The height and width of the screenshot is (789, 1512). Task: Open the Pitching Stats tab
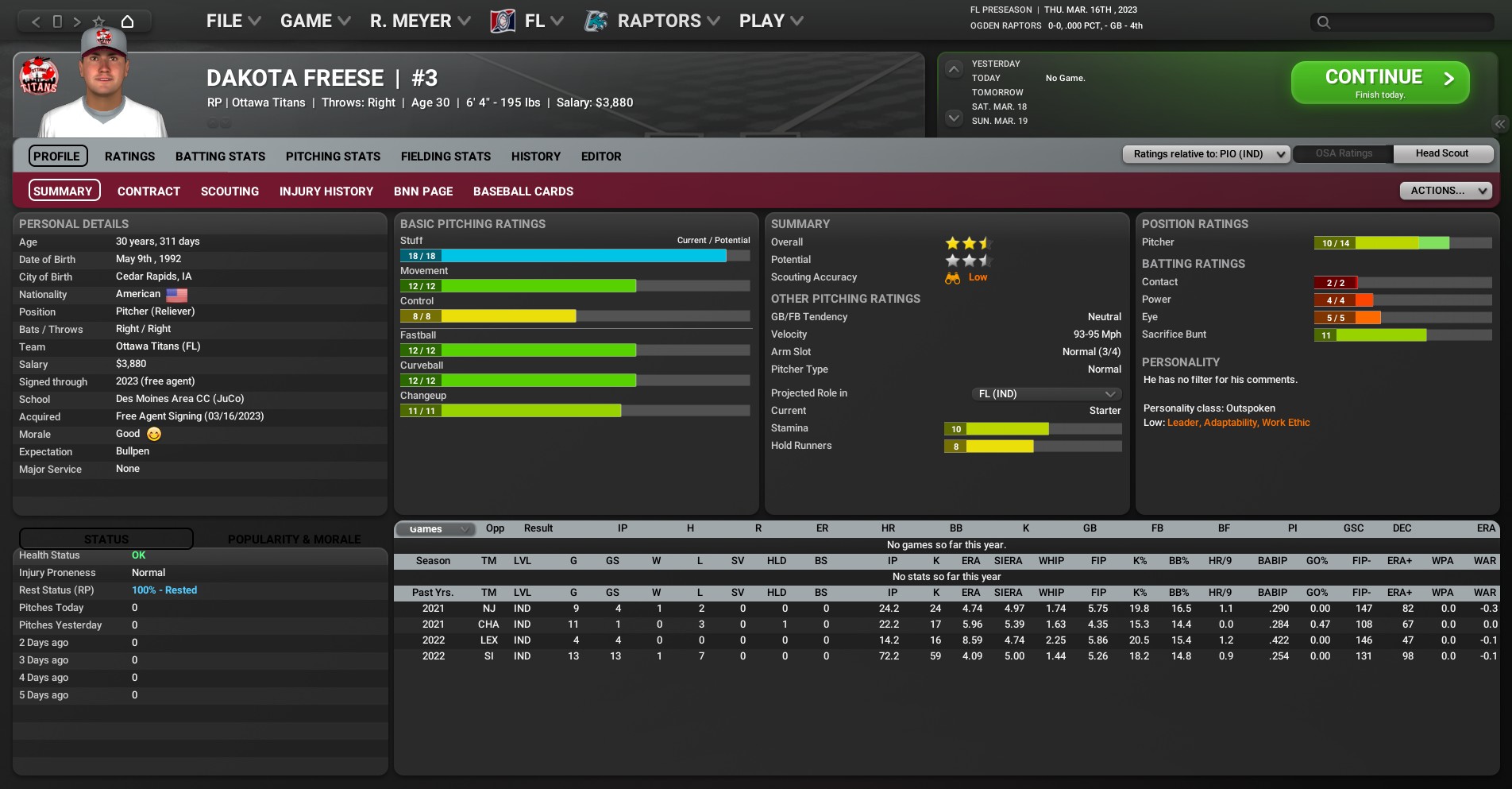(x=333, y=157)
